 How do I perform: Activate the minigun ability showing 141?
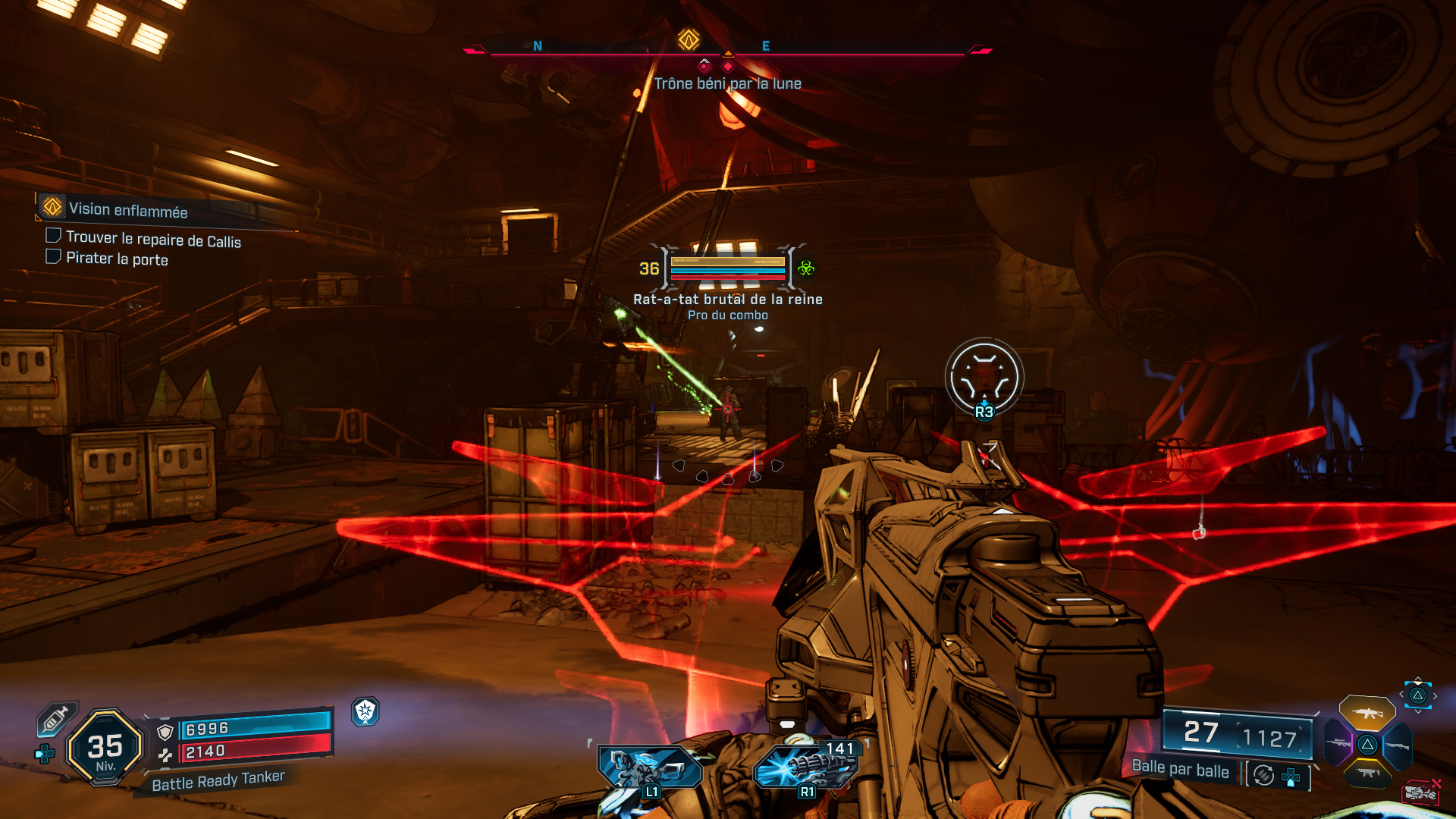tap(807, 766)
